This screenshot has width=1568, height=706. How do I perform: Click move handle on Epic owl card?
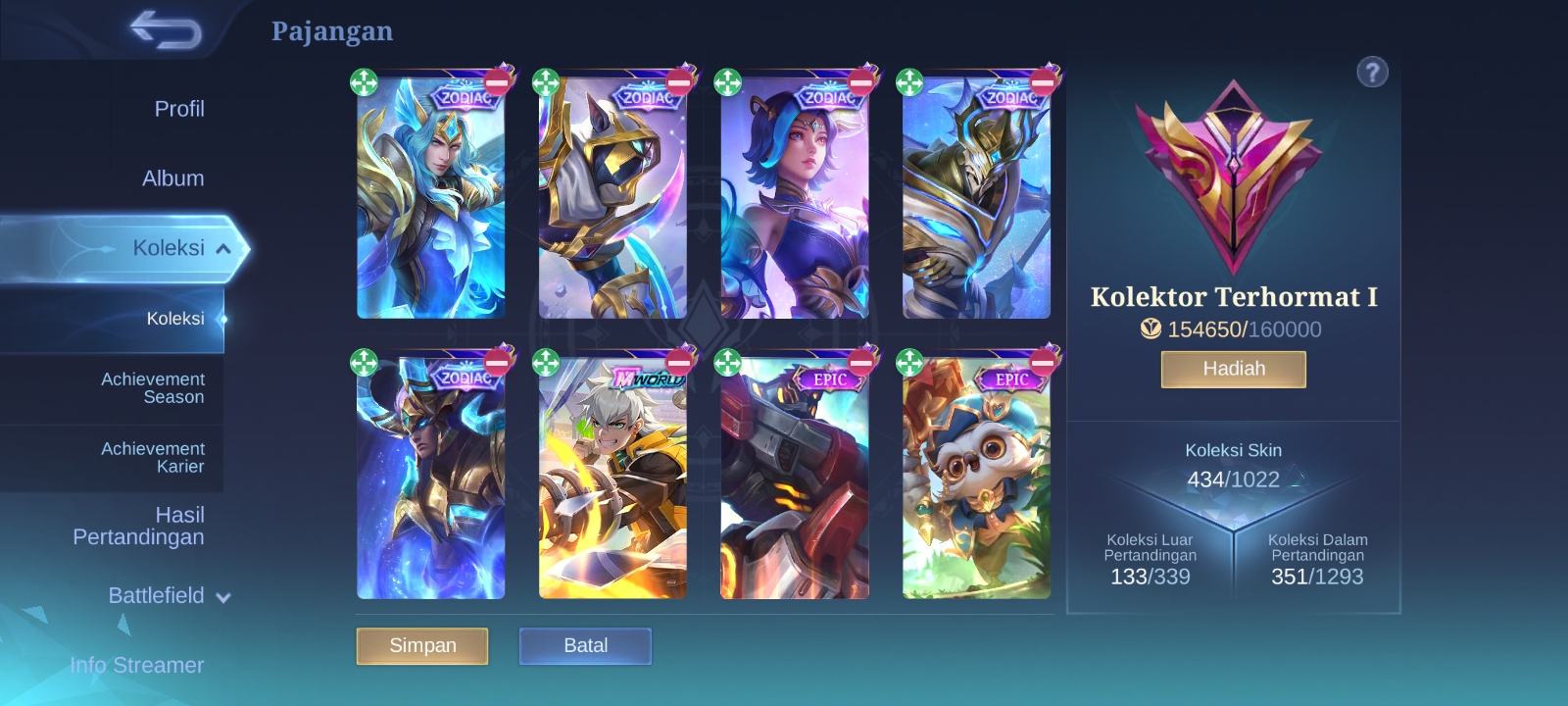tap(909, 363)
